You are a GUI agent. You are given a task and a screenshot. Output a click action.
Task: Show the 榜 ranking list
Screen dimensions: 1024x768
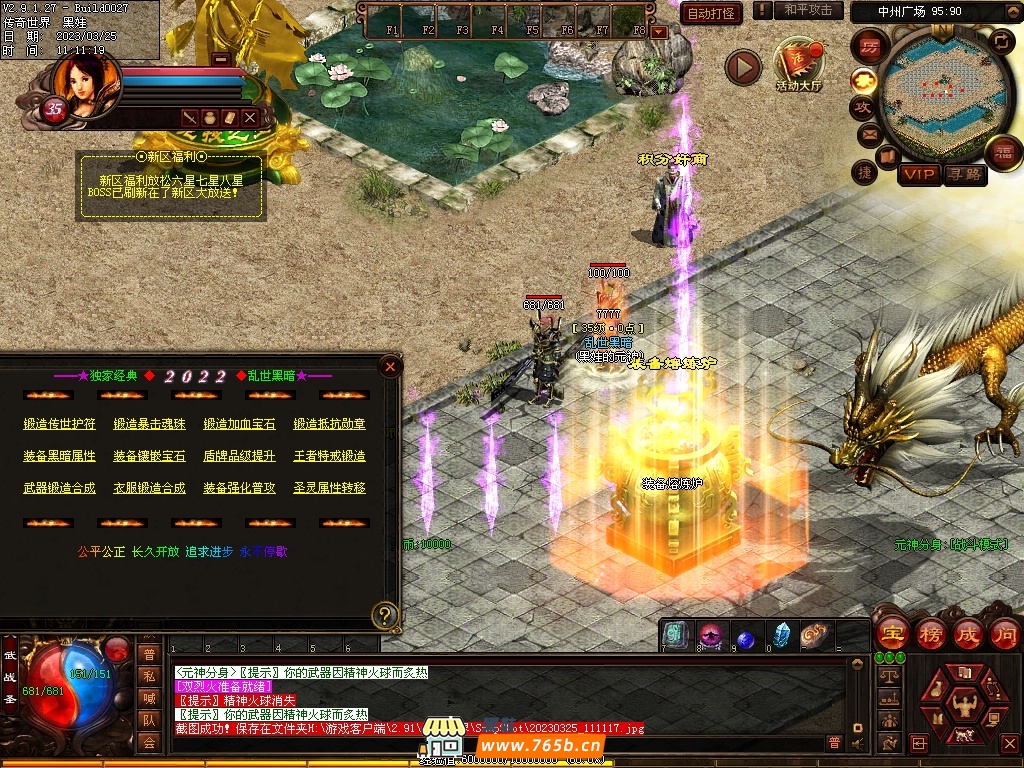point(930,633)
